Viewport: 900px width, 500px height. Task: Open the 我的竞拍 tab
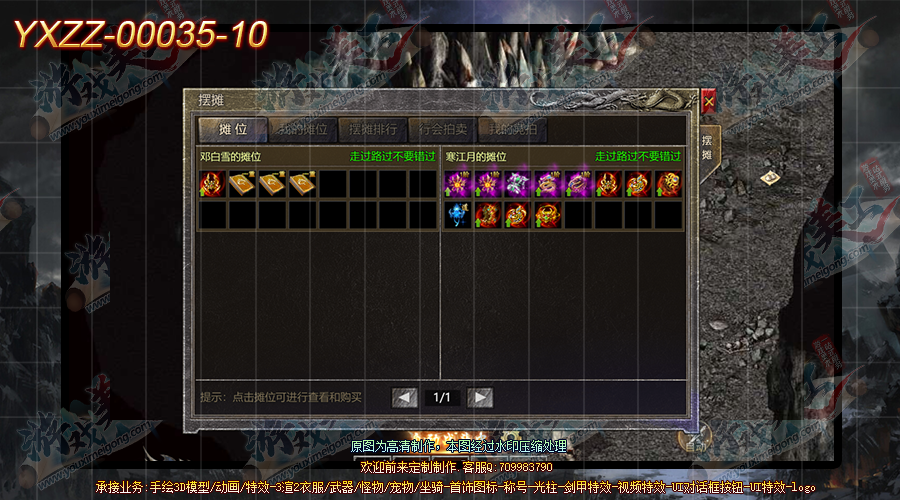tap(512, 130)
